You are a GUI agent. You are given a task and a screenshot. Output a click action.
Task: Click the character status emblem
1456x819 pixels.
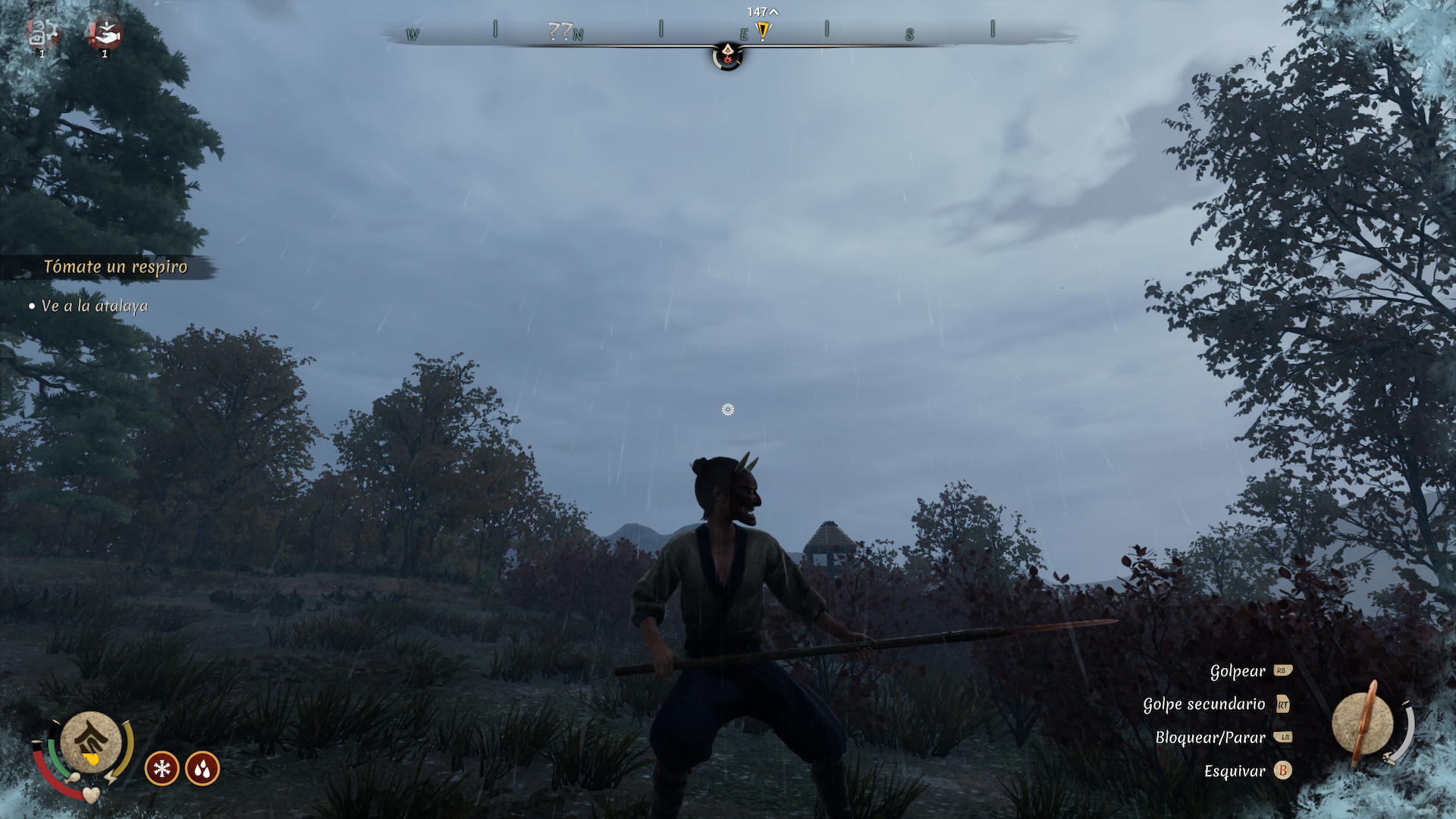click(91, 742)
